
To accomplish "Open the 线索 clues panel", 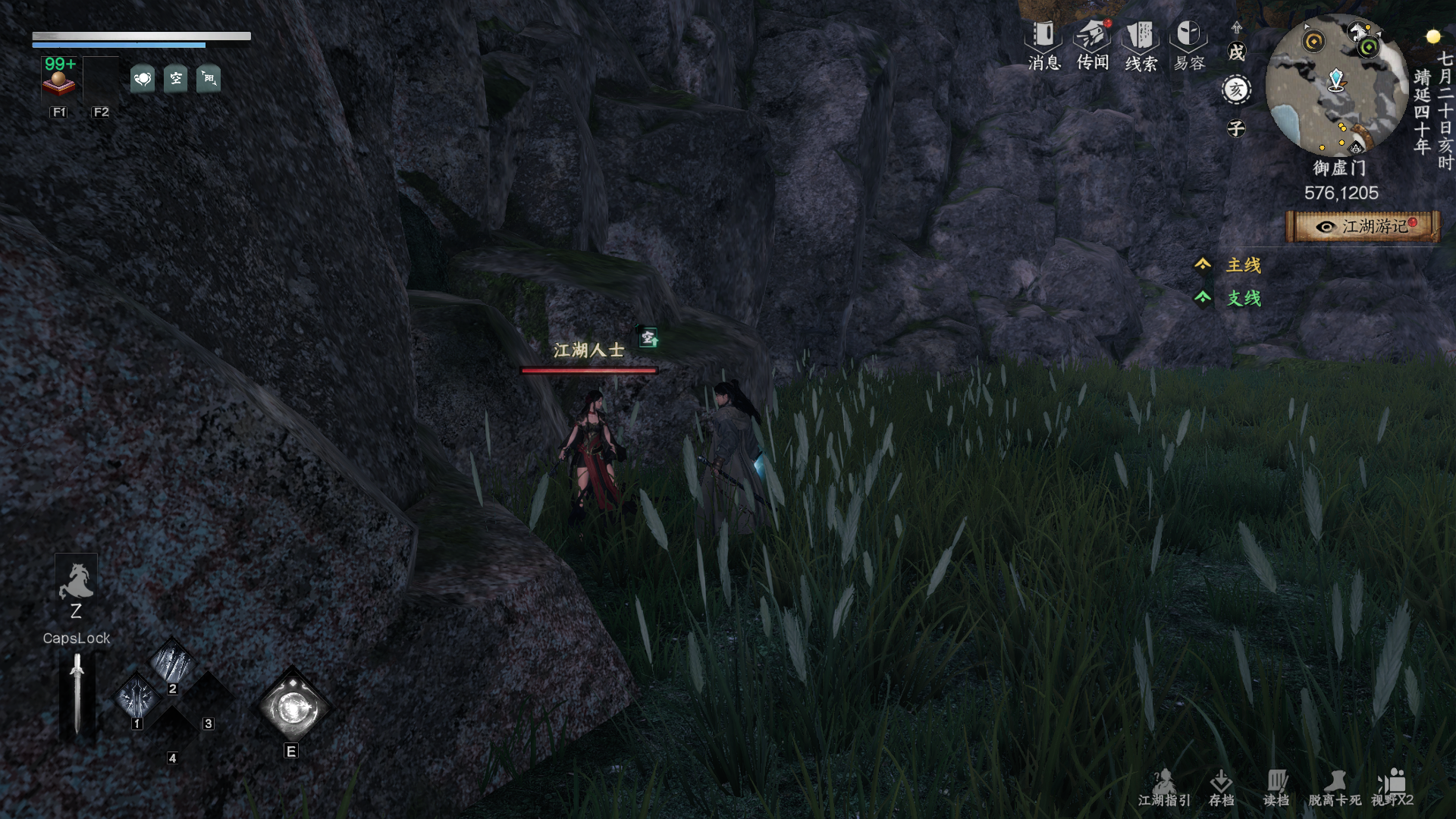I will coord(1141,45).
